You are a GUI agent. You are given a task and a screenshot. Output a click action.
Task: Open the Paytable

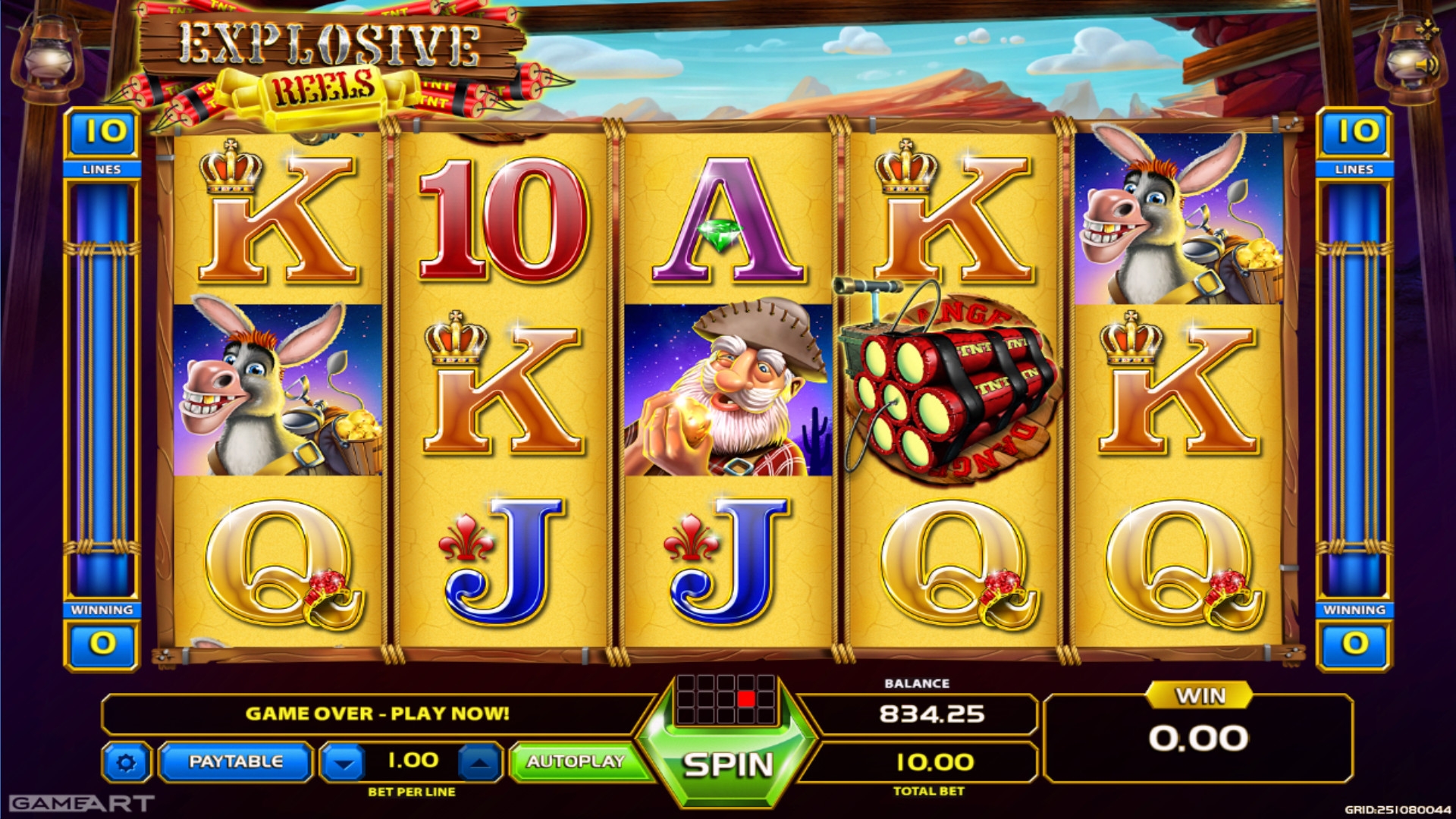(235, 761)
